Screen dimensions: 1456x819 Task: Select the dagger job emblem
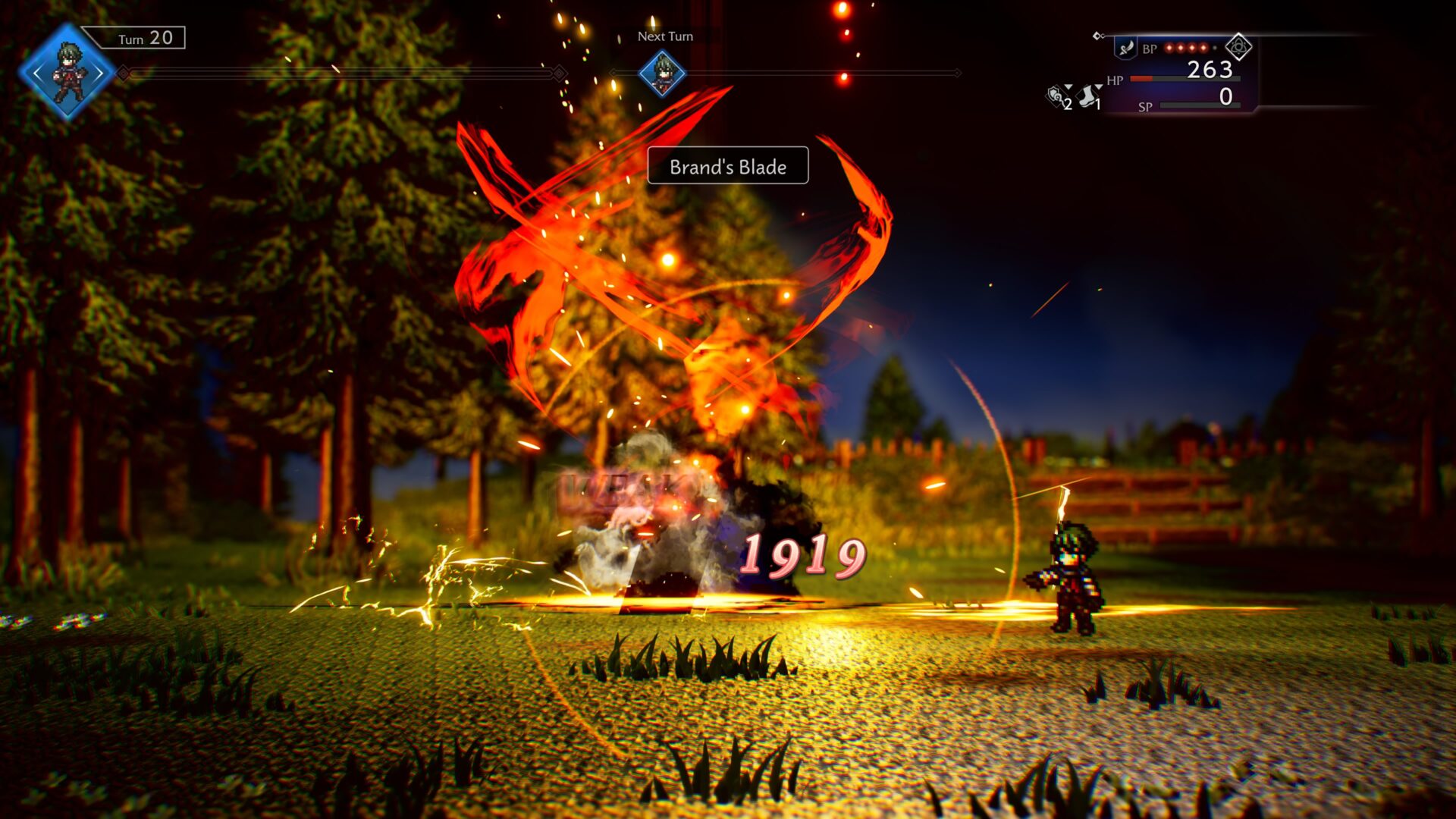pos(1126,49)
